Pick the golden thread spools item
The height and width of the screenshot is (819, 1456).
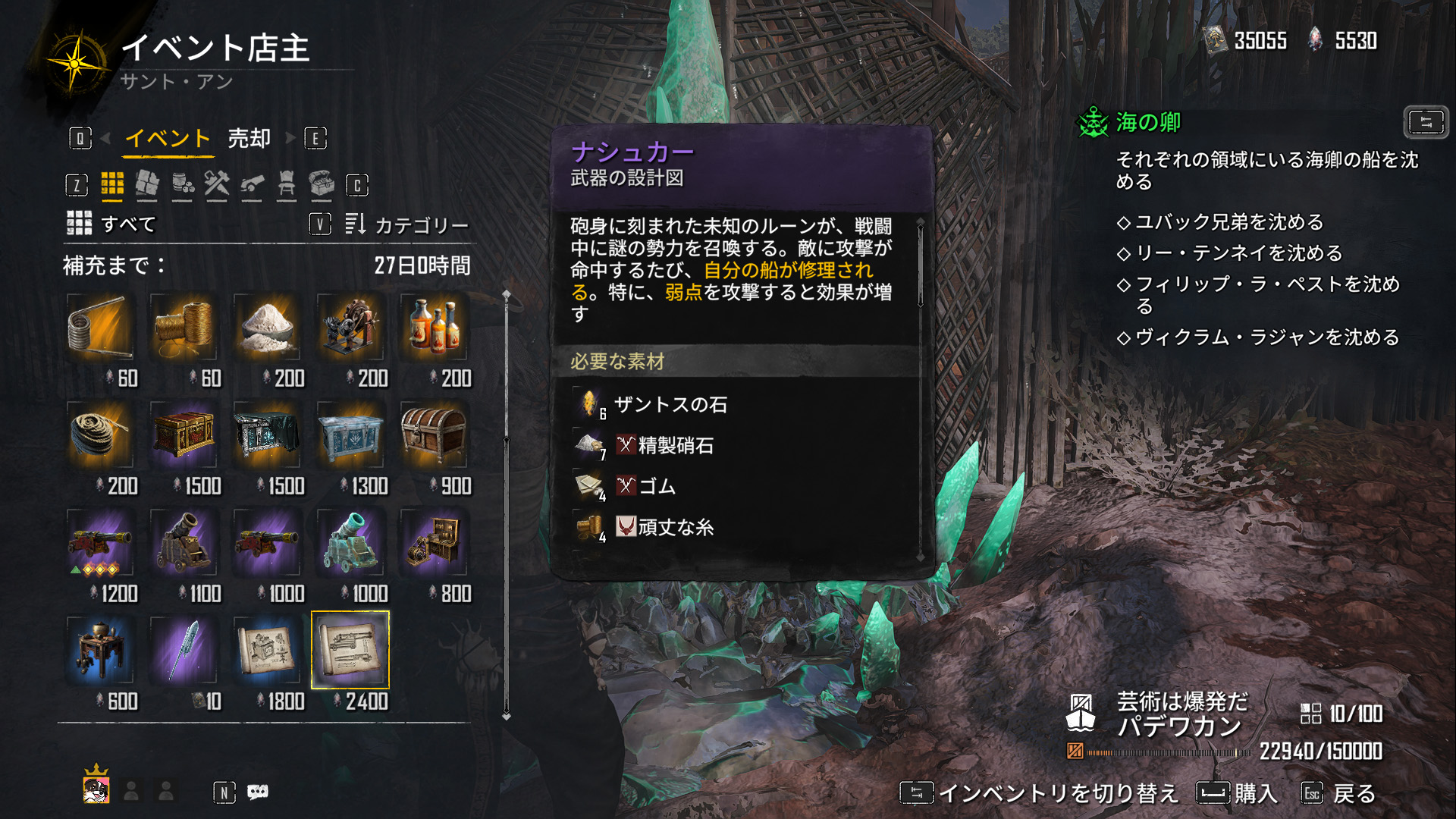click(184, 328)
